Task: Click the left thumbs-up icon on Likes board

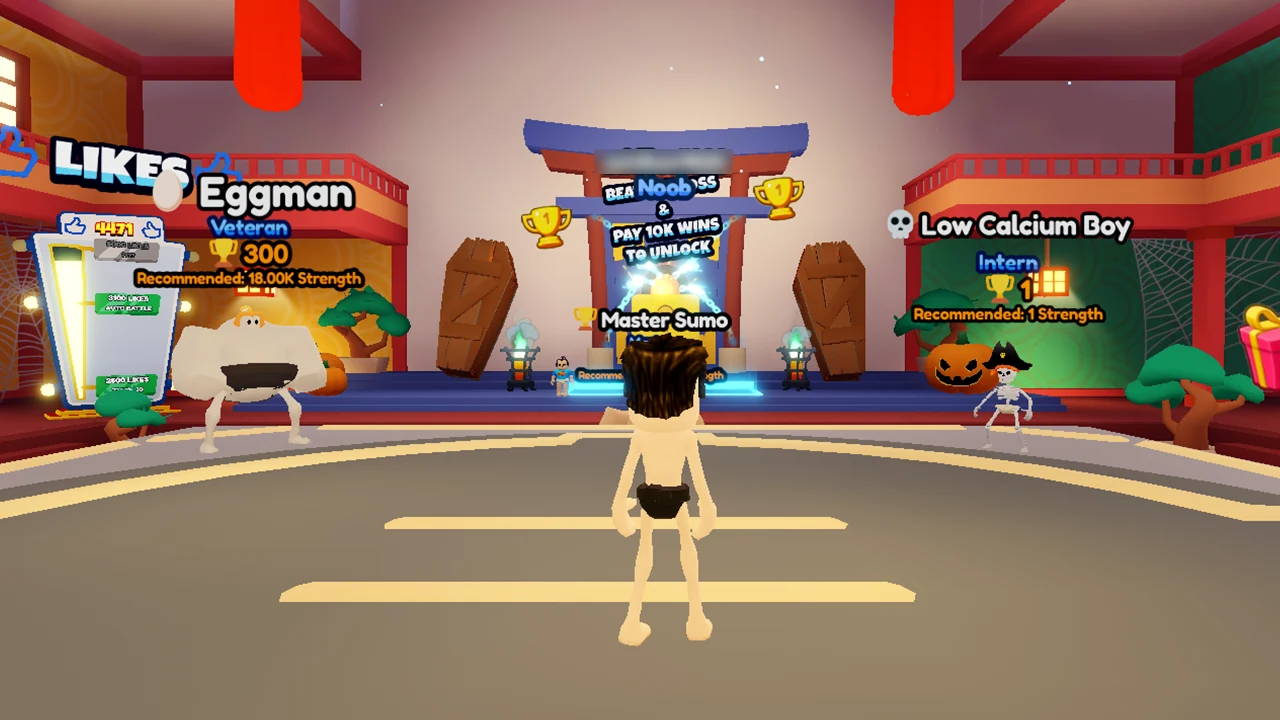Action: click(x=75, y=227)
